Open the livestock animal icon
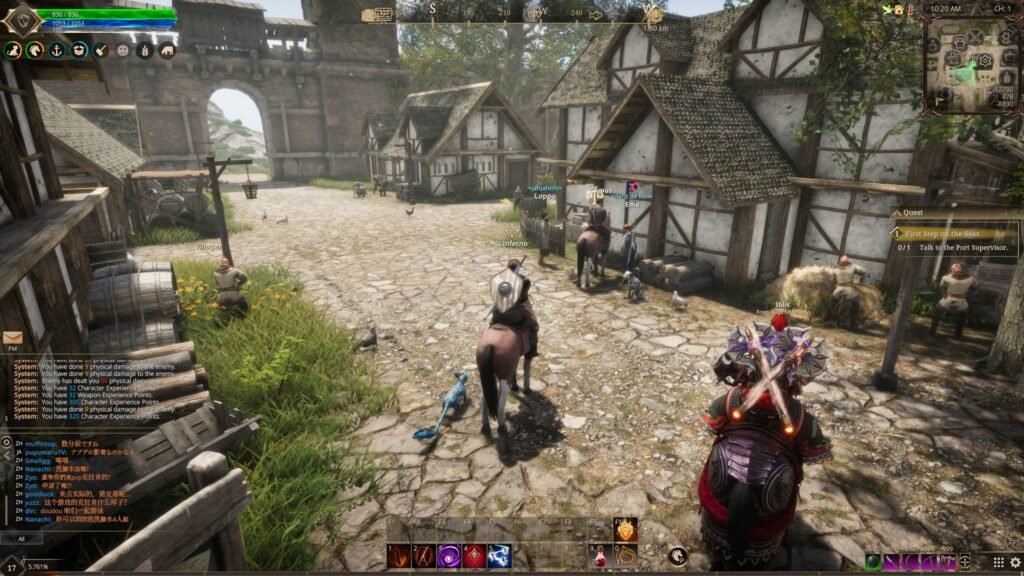This screenshot has height=576, width=1024. coord(166,49)
